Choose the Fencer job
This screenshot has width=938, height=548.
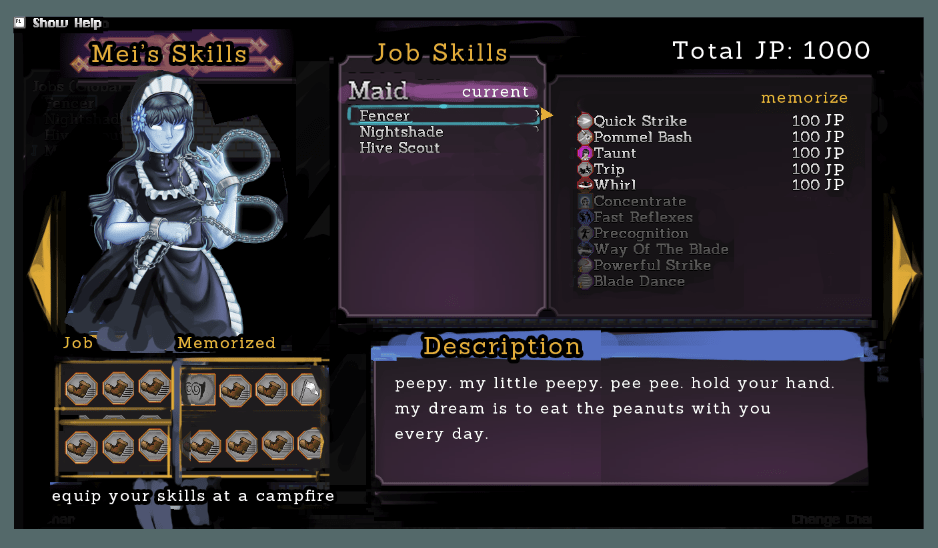pyautogui.click(x=385, y=116)
